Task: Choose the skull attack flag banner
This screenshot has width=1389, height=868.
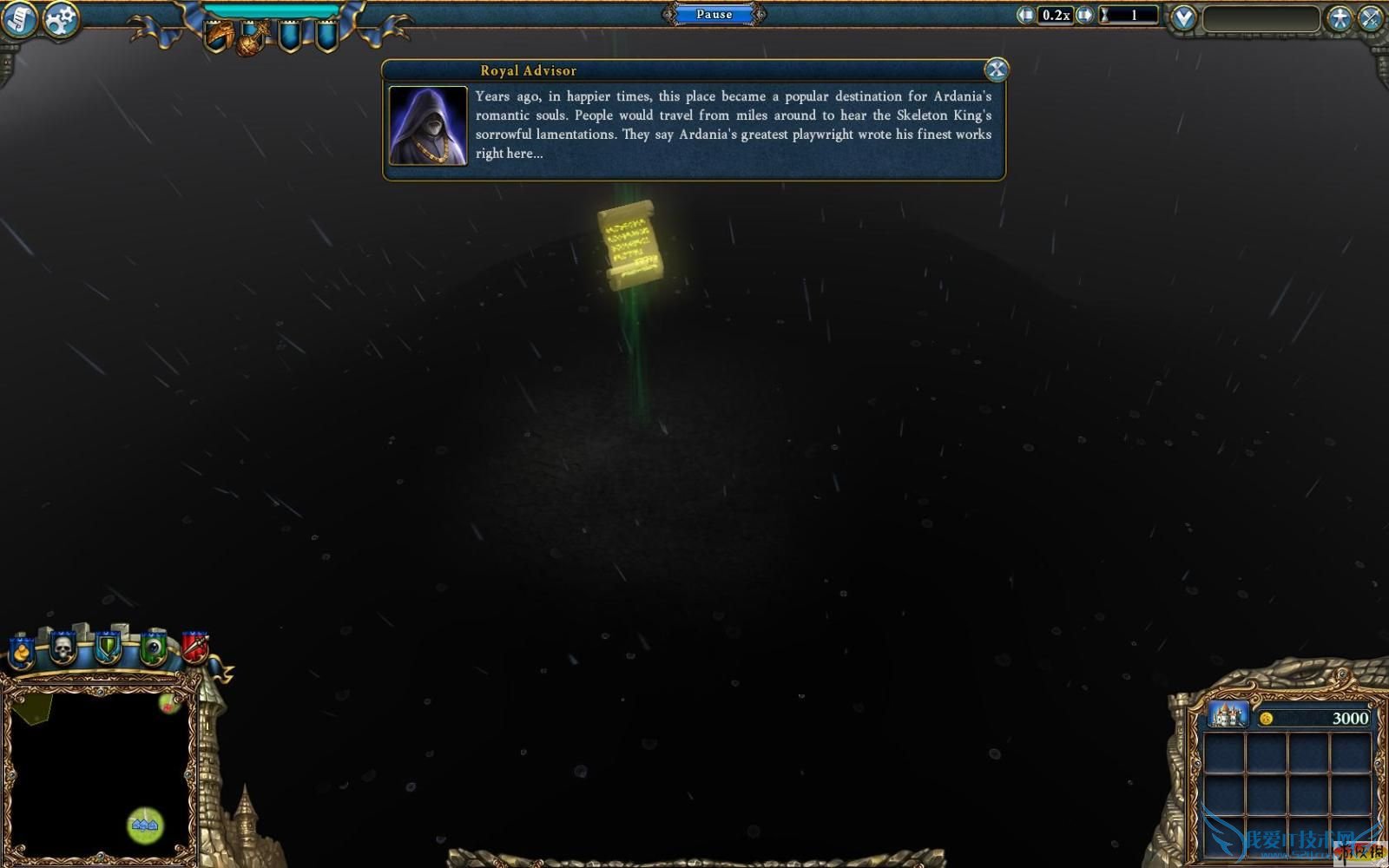Action: (63, 648)
